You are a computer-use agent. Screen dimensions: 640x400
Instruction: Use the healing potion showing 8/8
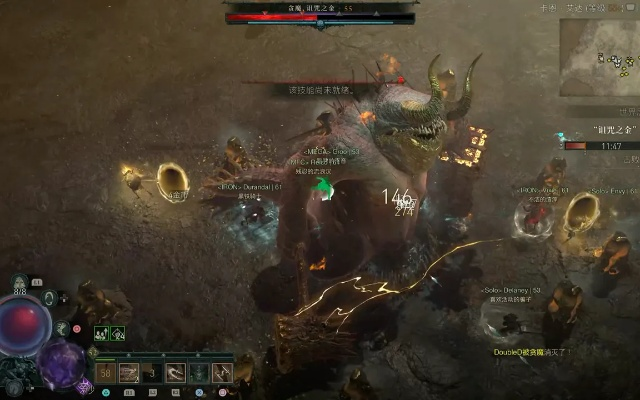[x=20, y=284]
